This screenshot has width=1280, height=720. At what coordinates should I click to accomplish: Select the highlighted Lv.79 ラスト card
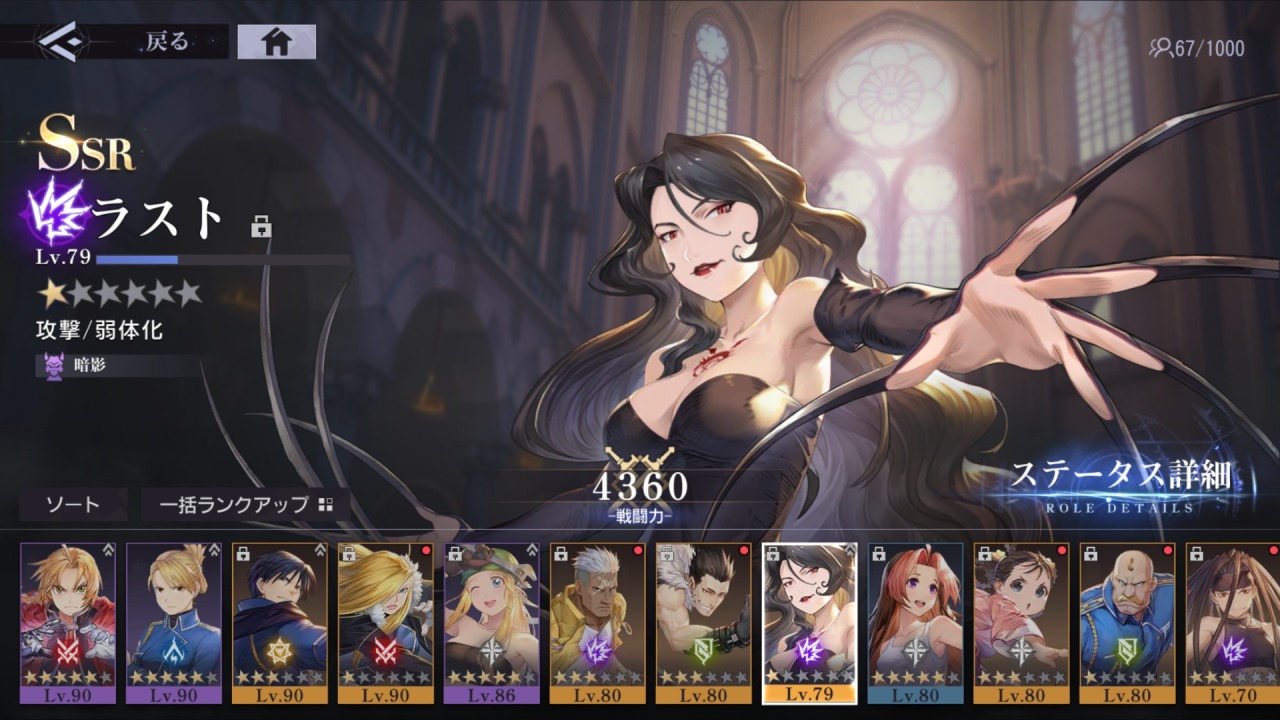point(810,623)
